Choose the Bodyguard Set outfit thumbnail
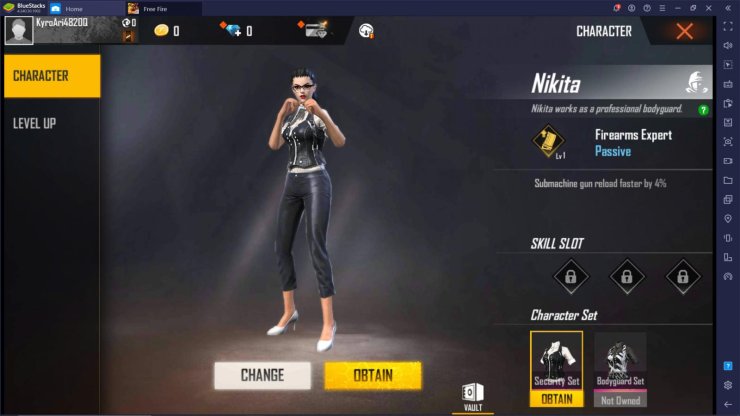 [620, 361]
